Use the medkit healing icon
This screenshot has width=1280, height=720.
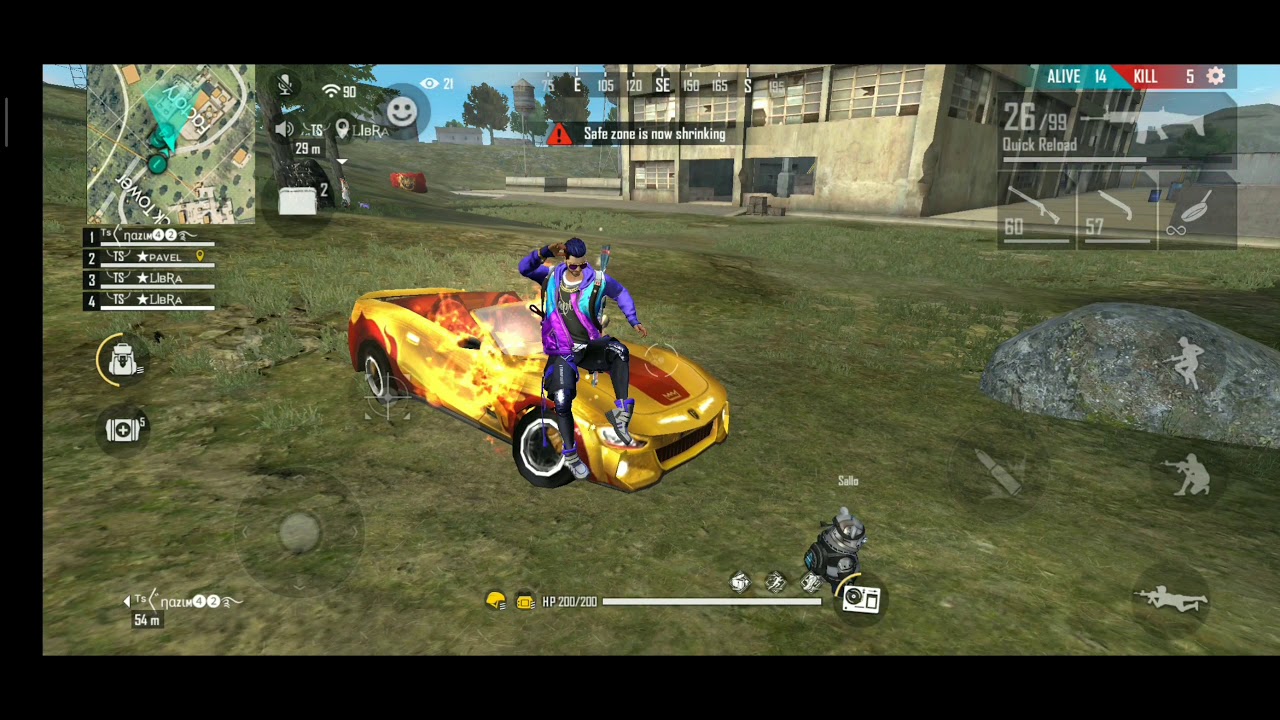point(123,429)
